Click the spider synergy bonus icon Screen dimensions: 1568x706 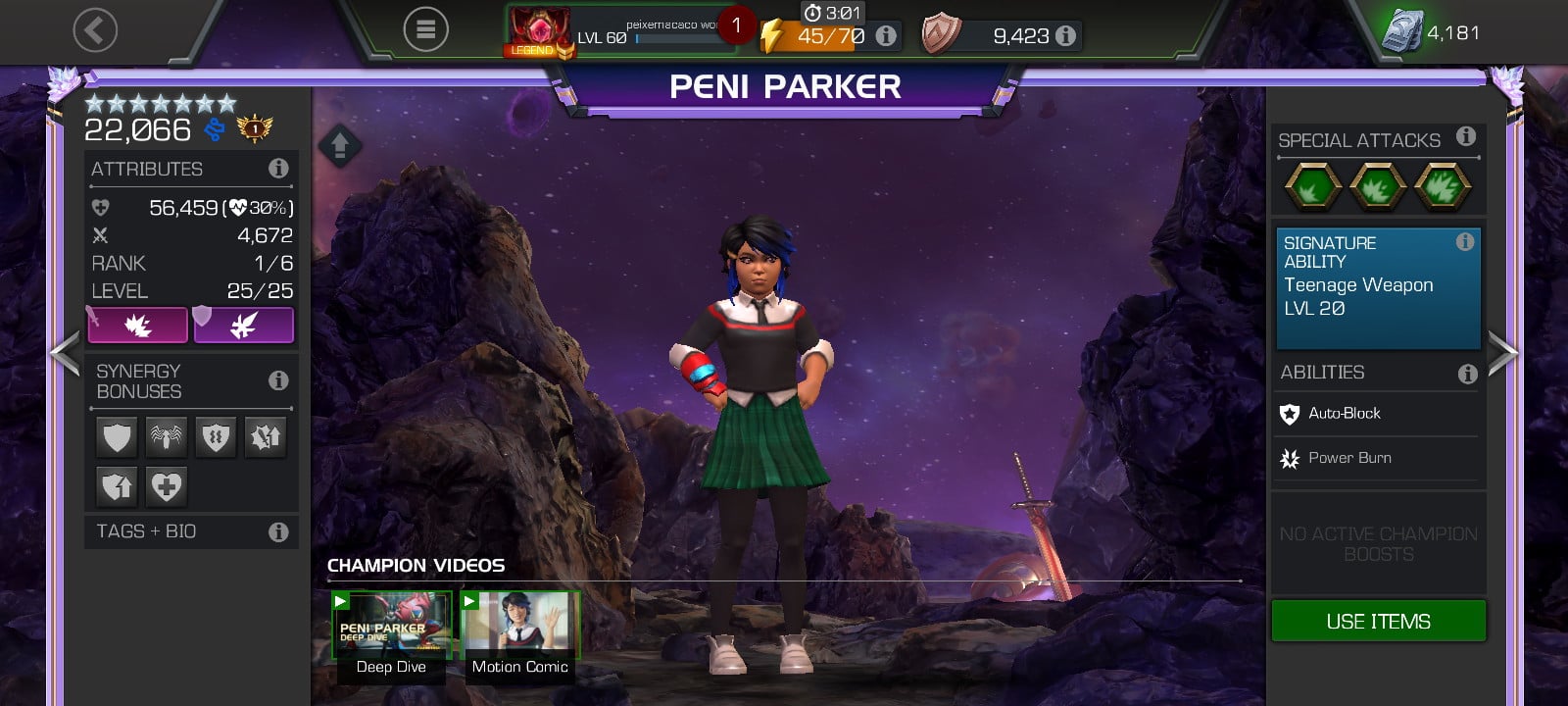point(167,436)
